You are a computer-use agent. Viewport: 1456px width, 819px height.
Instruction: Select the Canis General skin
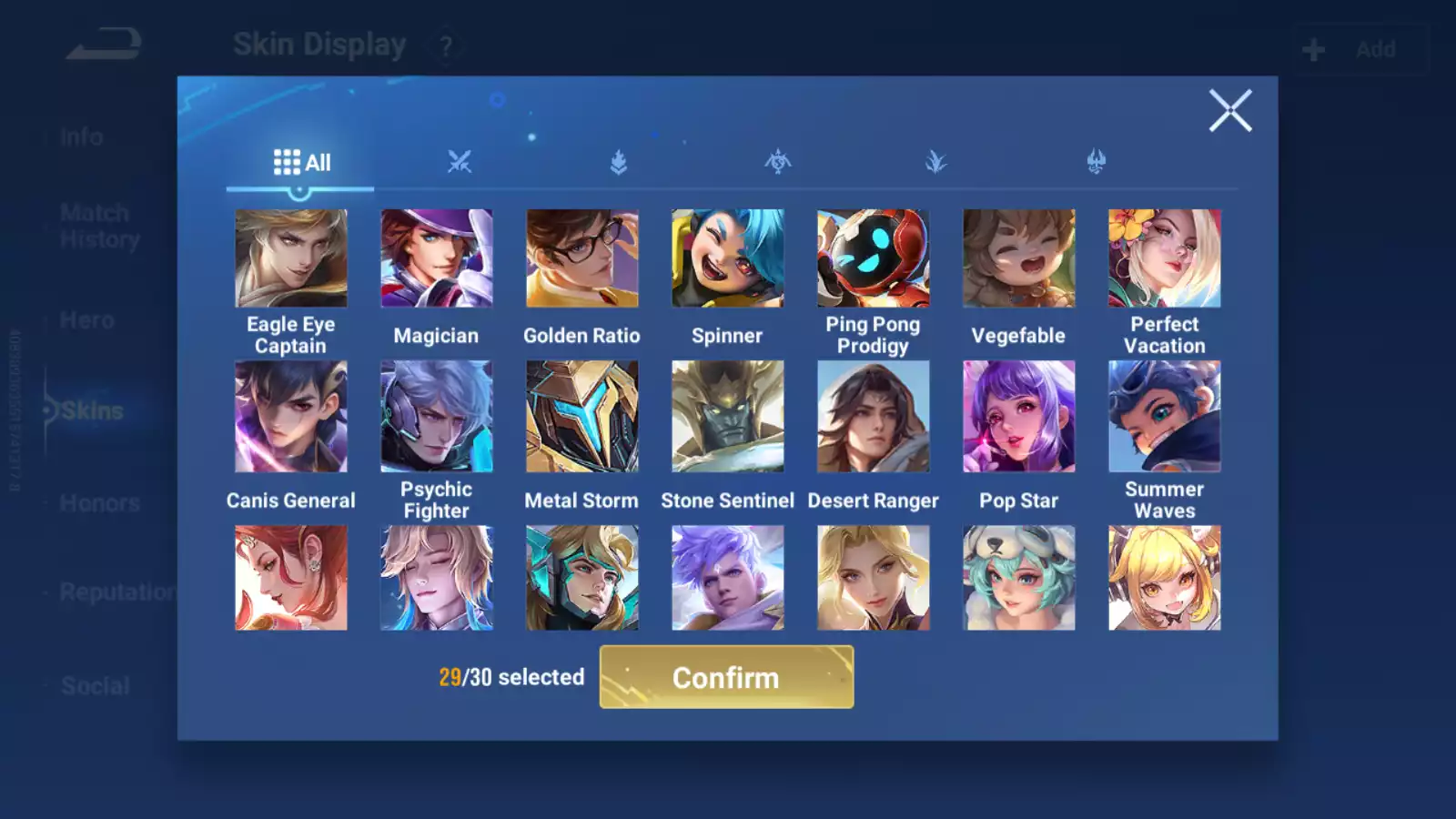(291, 417)
